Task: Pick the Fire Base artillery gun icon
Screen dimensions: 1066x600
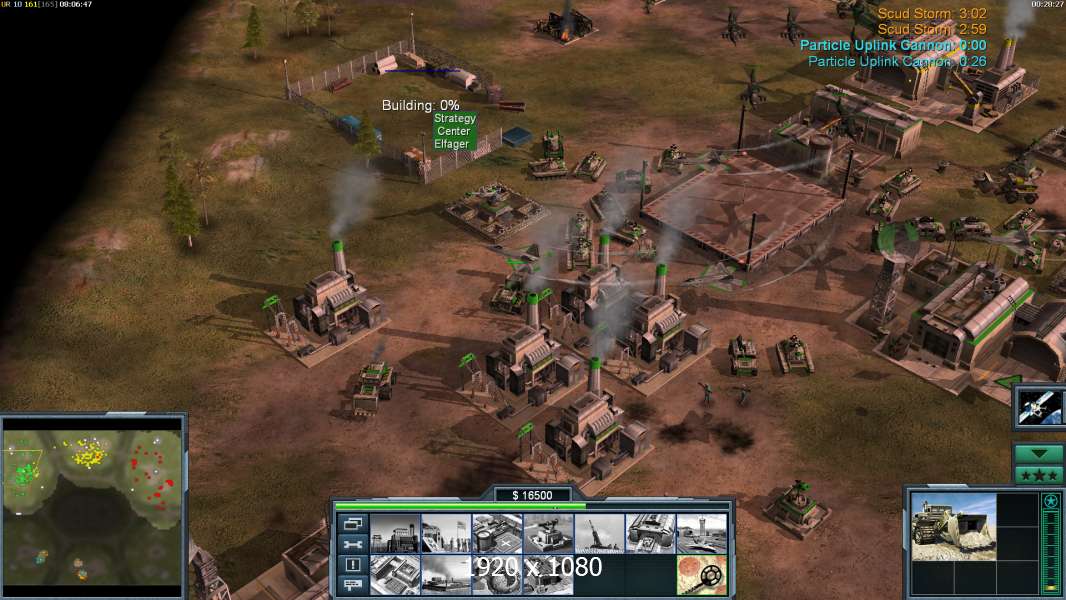Action: (x=599, y=533)
